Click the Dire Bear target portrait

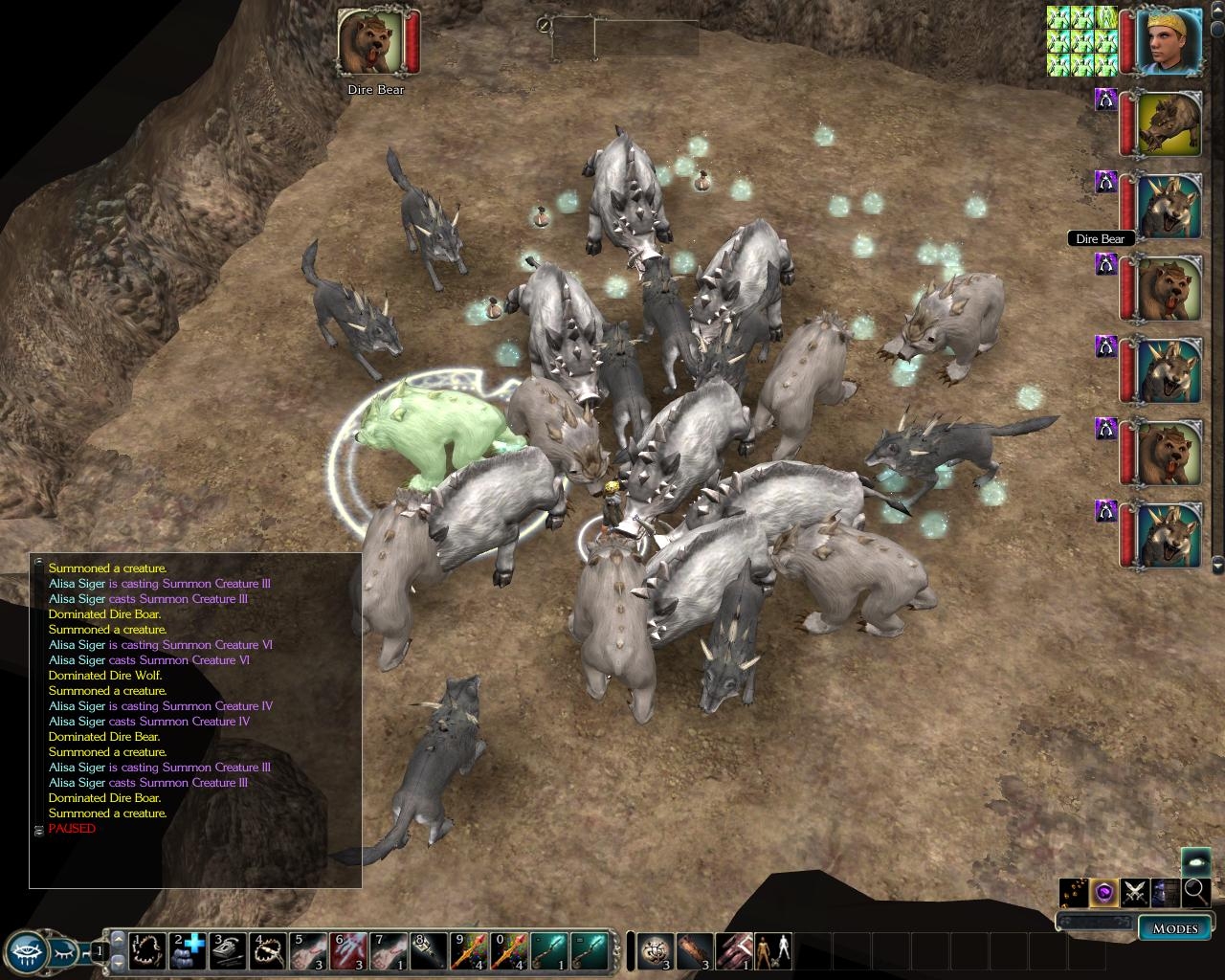click(370, 43)
